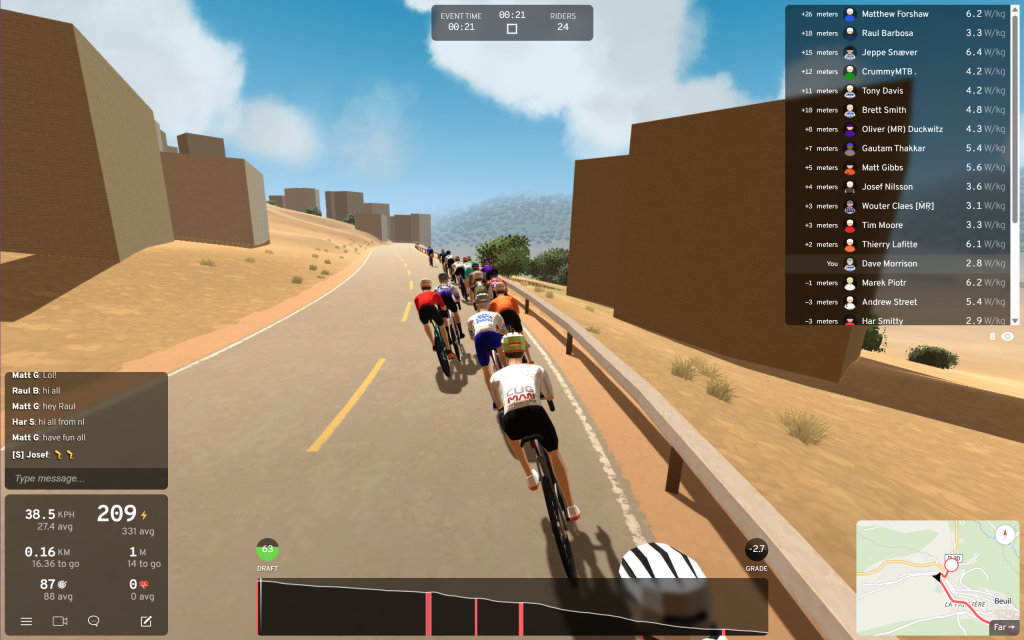The height and width of the screenshot is (640, 1024).
Task: Toggle the spectator eye icon
Action: (x=1007, y=337)
